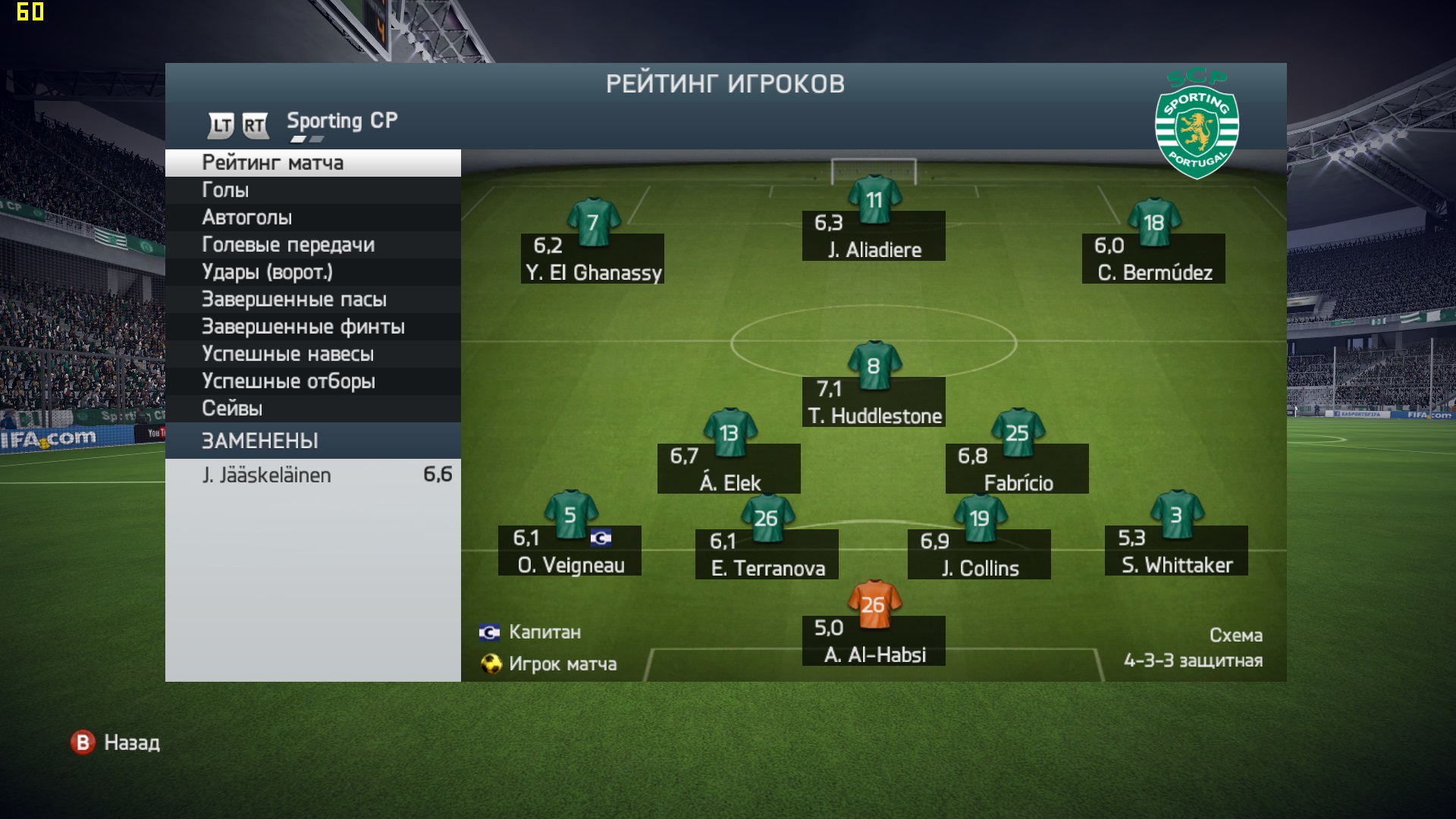Open the Автоголы statistic
The image size is (1456, 819).
(312, 218)
